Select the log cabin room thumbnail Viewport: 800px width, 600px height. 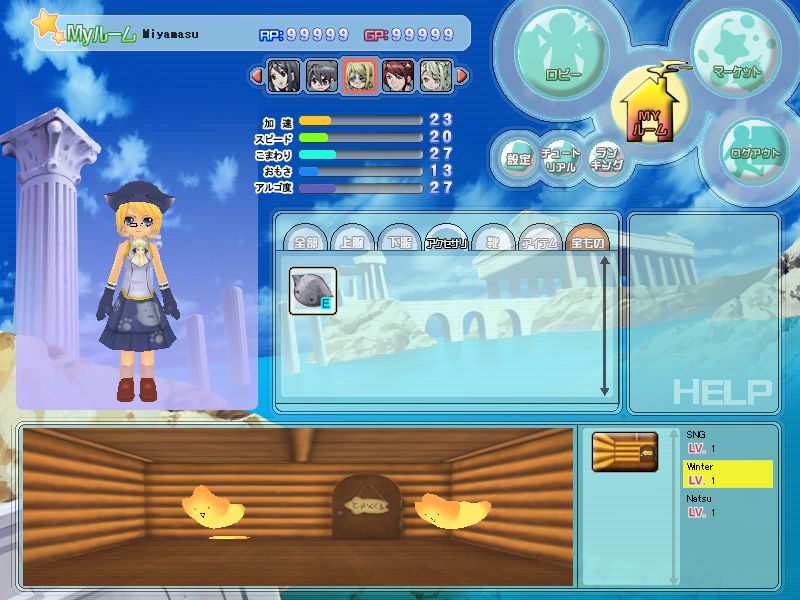625,452
